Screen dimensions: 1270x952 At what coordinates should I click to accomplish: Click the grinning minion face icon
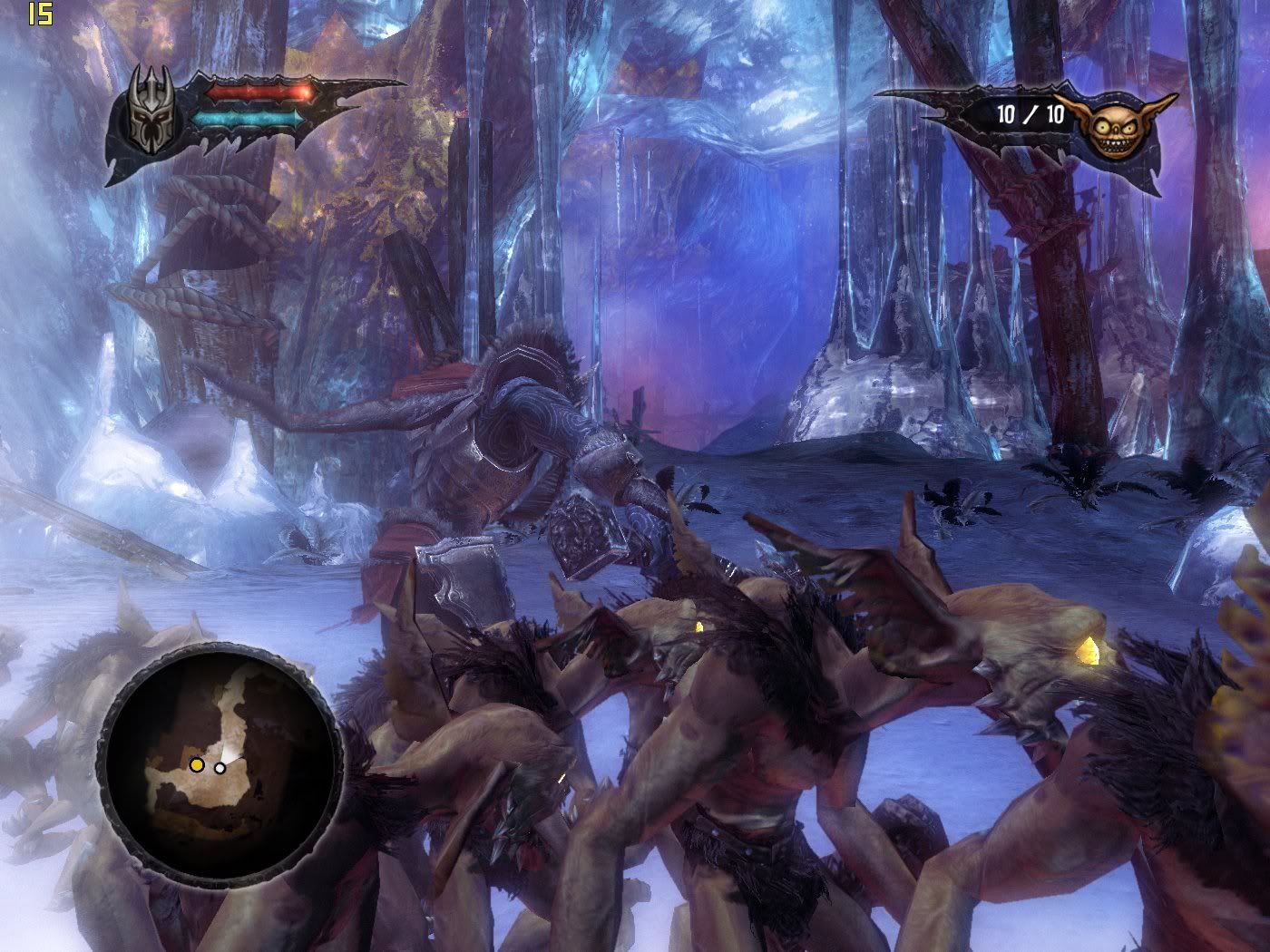click(1111, 126)
